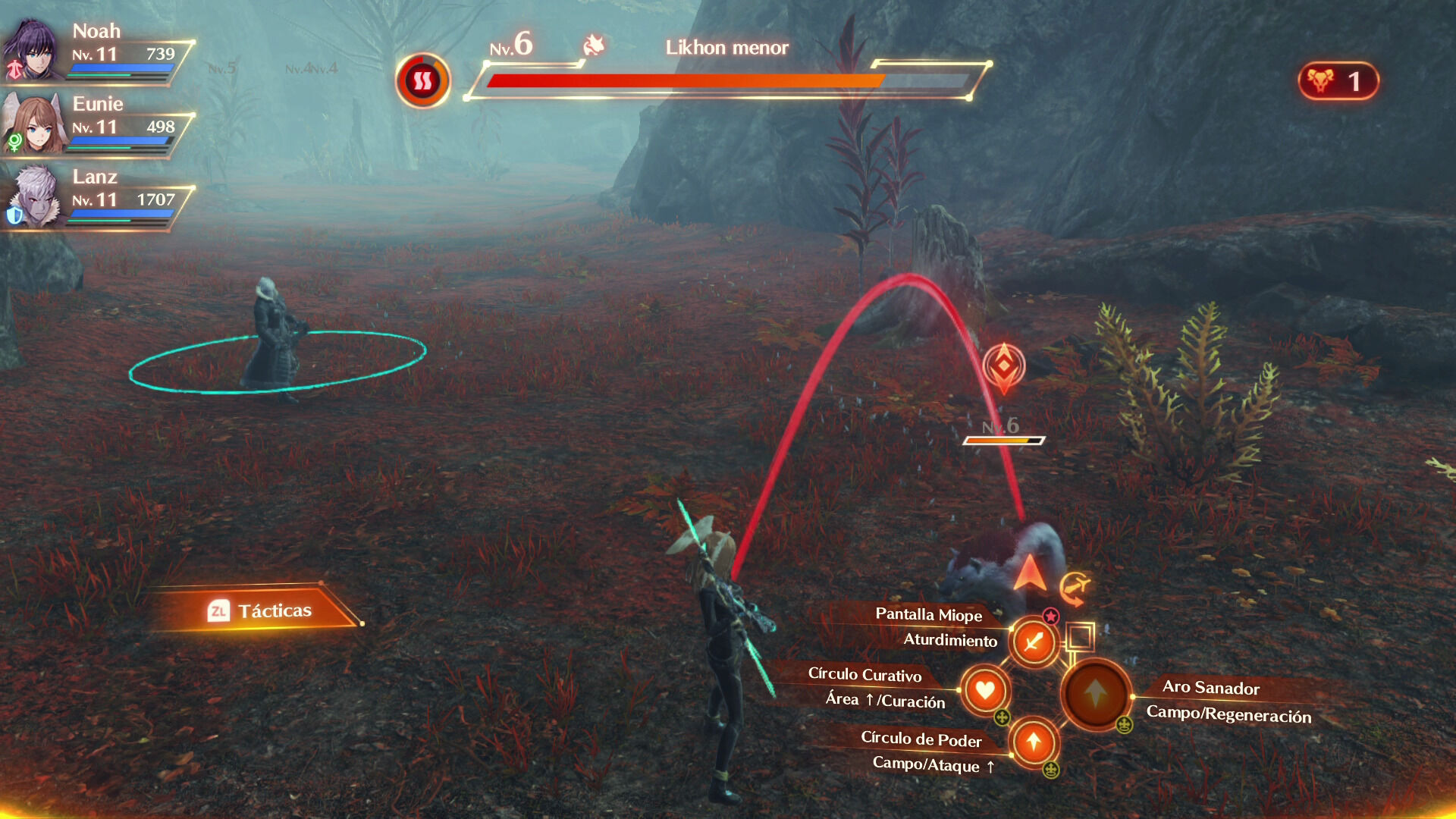The height and width of the screenshot is (819, 1456).
Task: Select Eunie's party portrait
Action: (x=33, y=124)
